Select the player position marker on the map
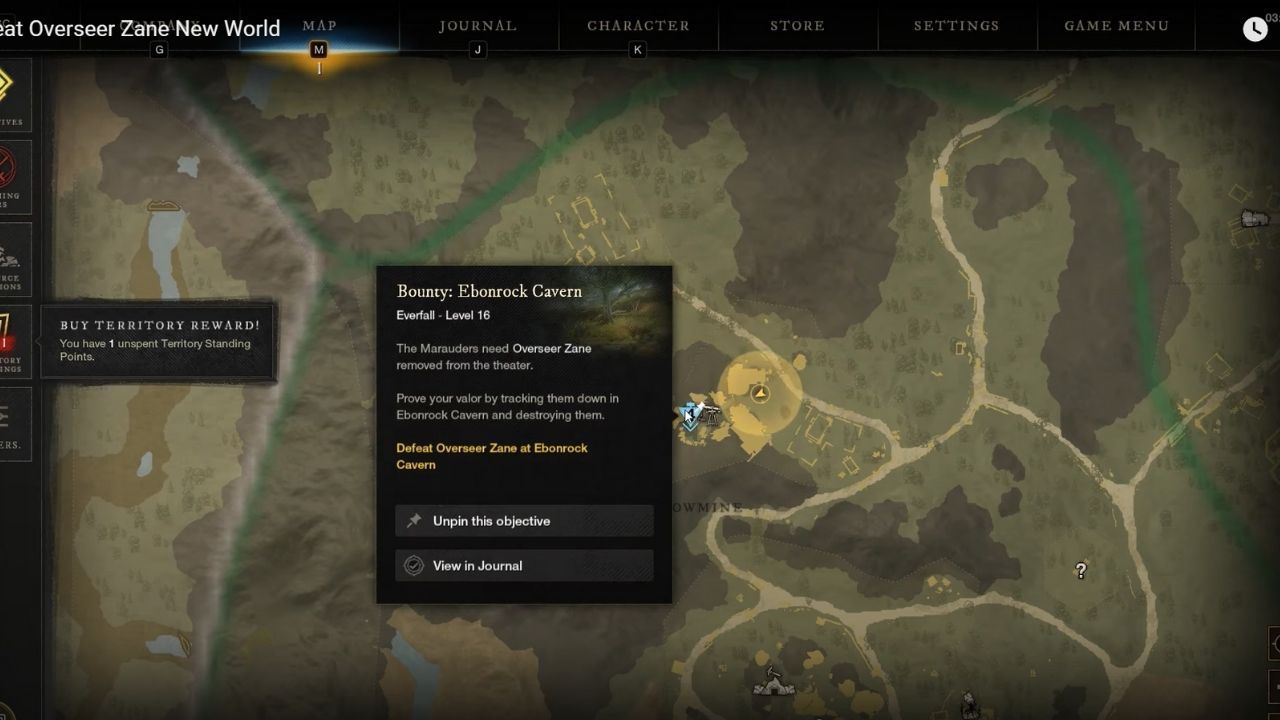The width and height of the screenshot is (1280, 720). pyautogui.click(x=690, y=414)
